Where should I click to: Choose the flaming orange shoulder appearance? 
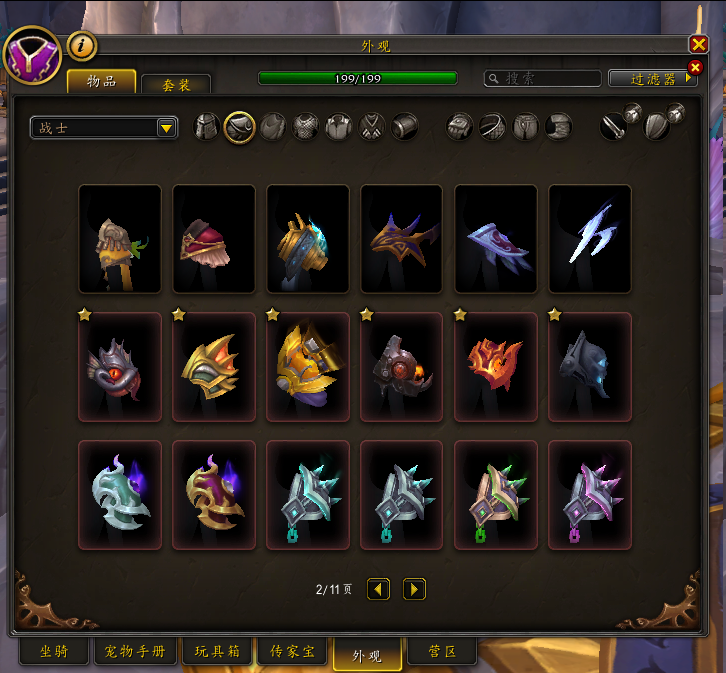(495, 367)
